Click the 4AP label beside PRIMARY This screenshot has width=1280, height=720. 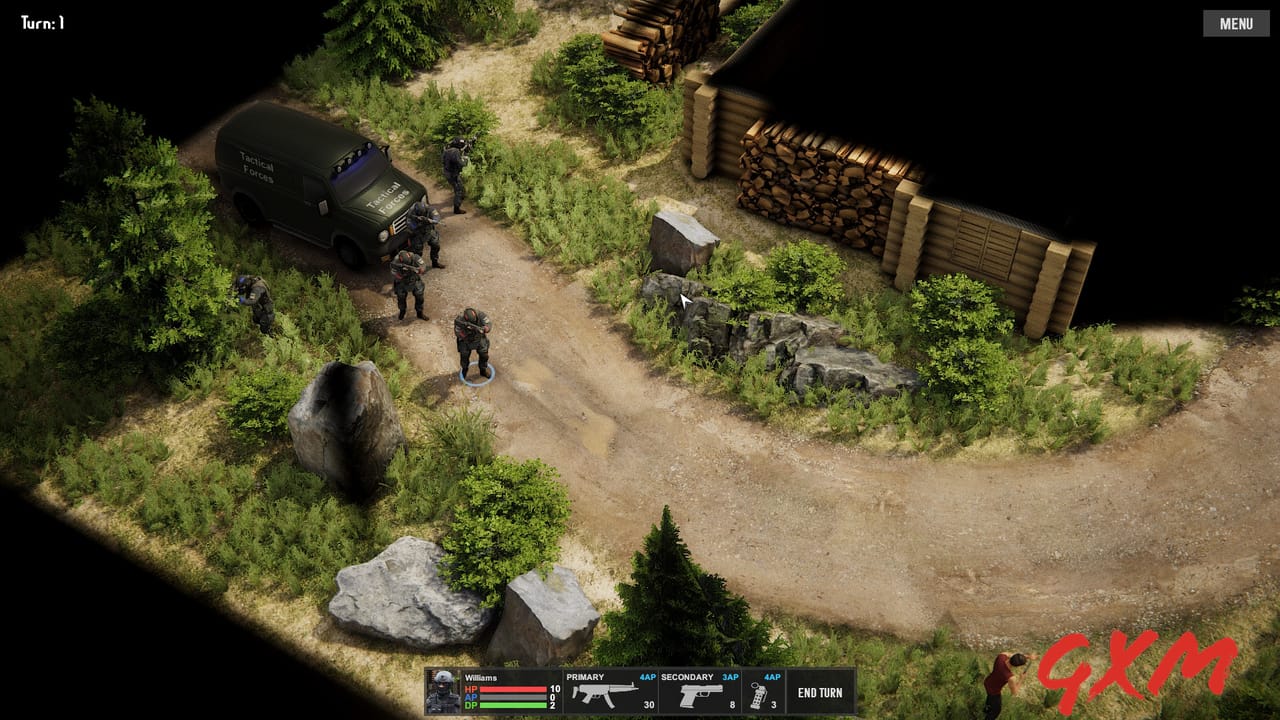click(648, 677)
